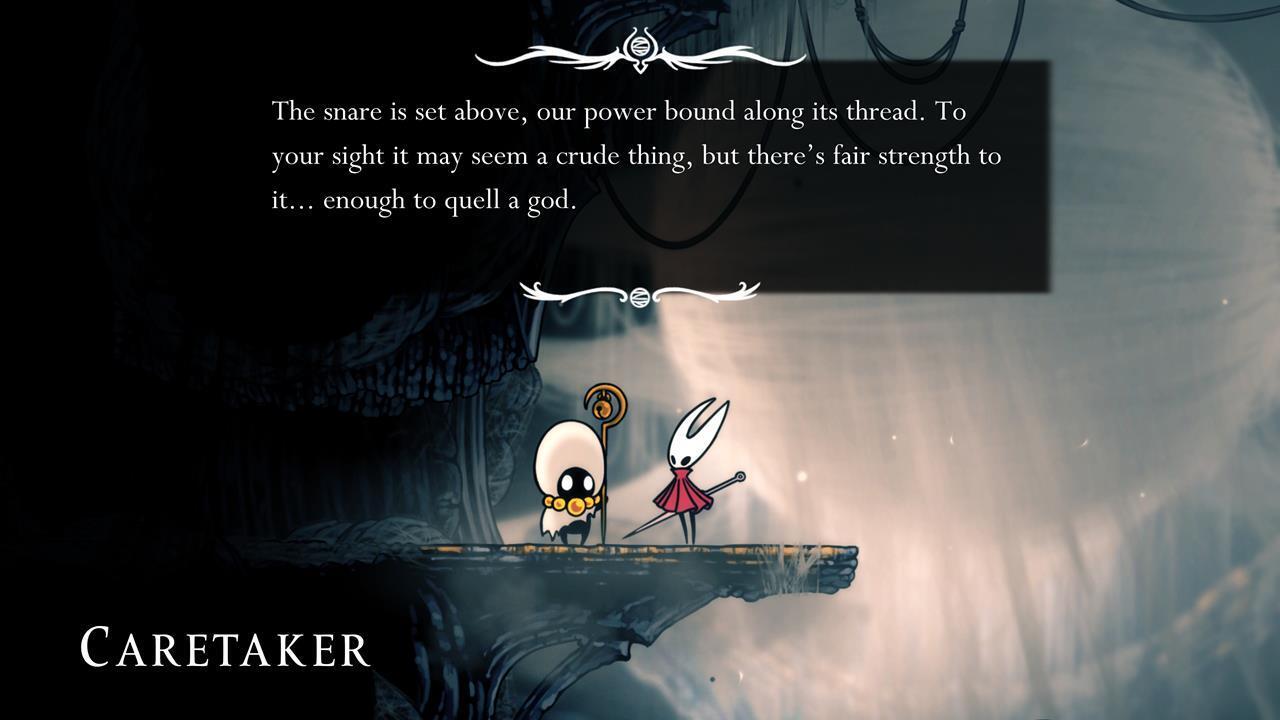Viewport: 1280px width, 720px height.
Task: Click the spool emblem in the top flourish
Action: click(640, 44)
